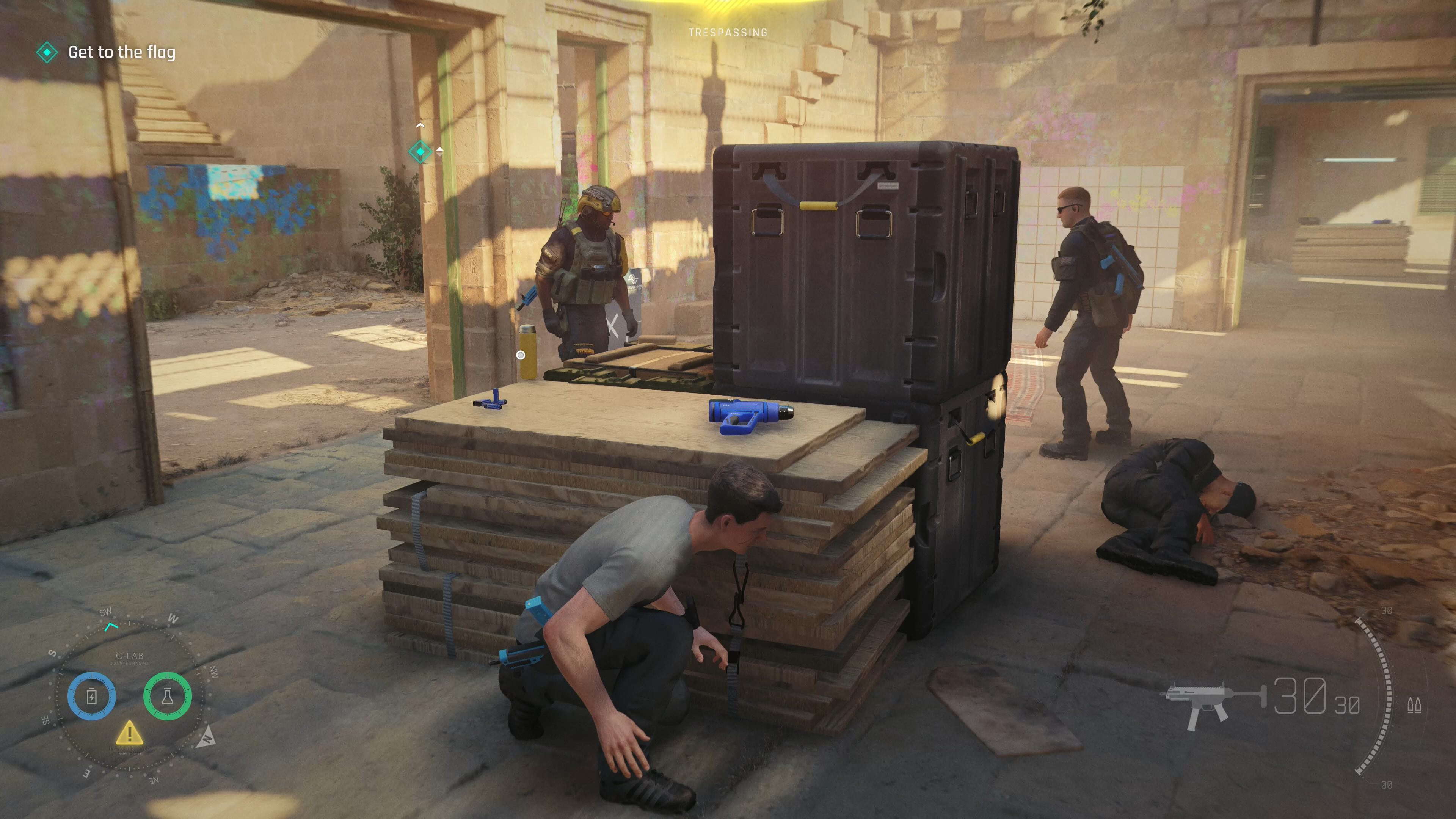Click the Get to the flag objective text
Image resolution: width=1456 pixels, height=819 pixels.
[122, 53]
